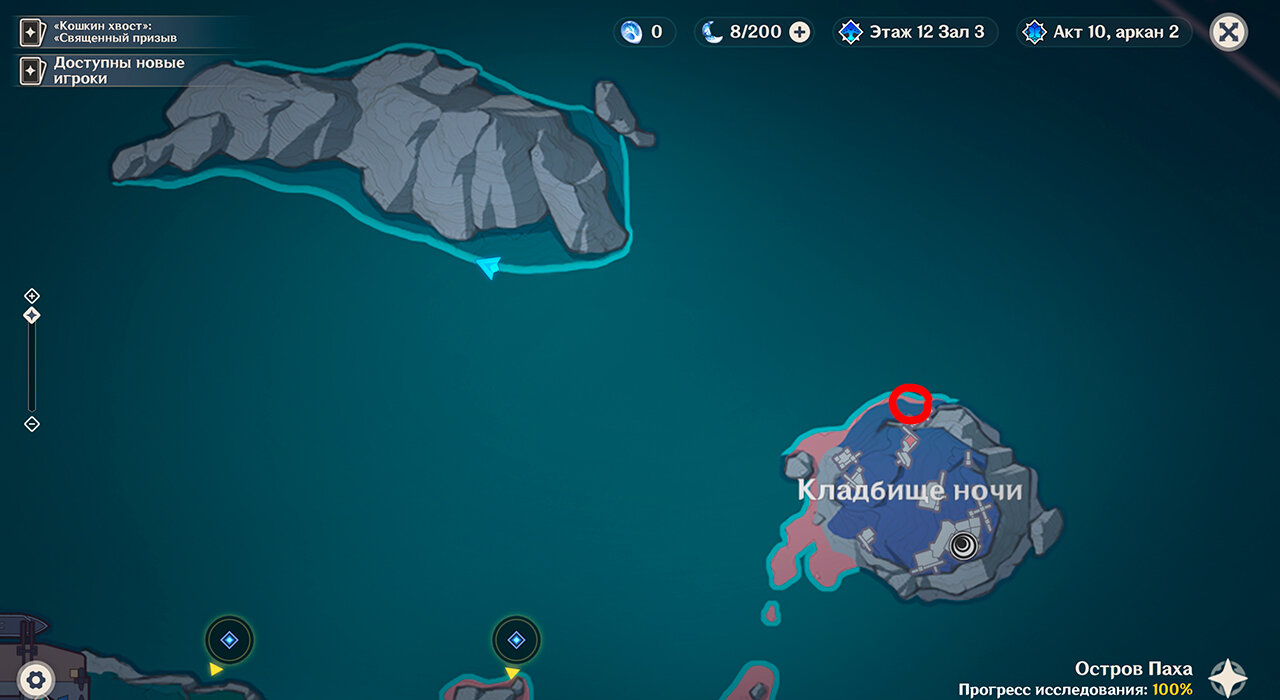Open the region selector beside «Остров Паха»
Screen dimensions: 1280x700
click(1228, 678)
